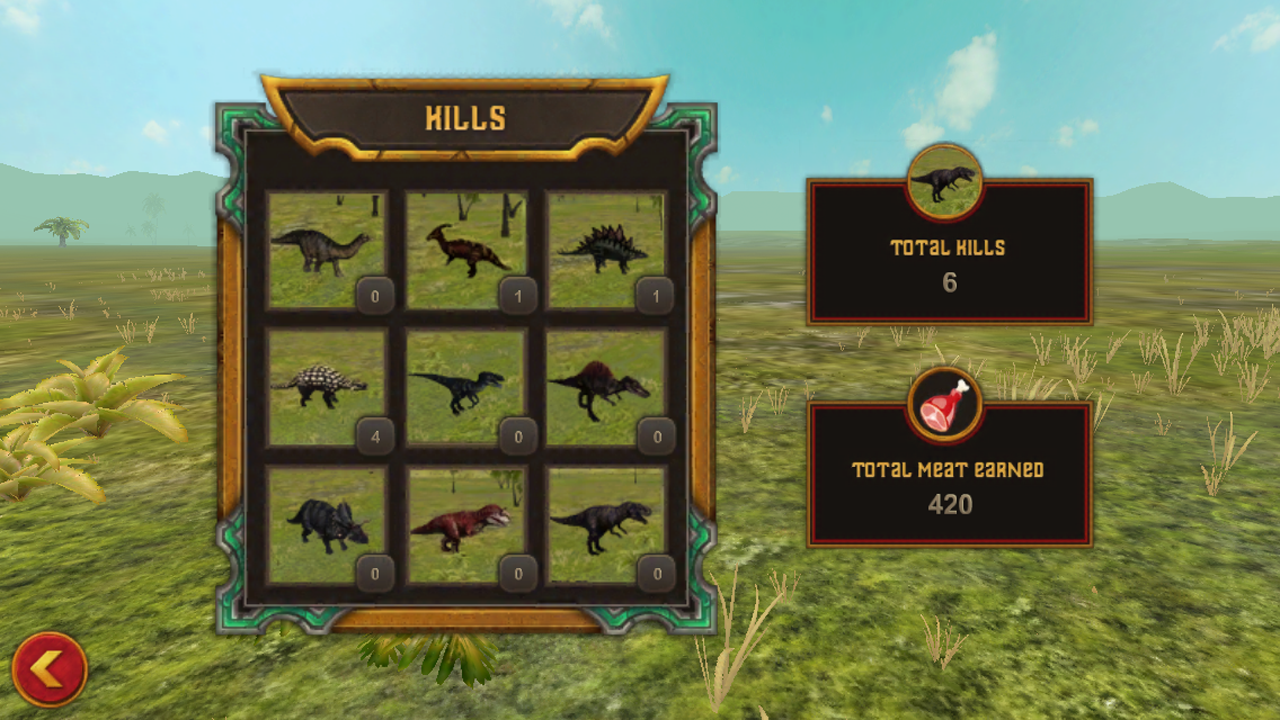This screenshot has height=720, width=1280.
Task: Click the Ankylosaurus thumbnail showing 4 kills
Action: click(x=322, y=385)
